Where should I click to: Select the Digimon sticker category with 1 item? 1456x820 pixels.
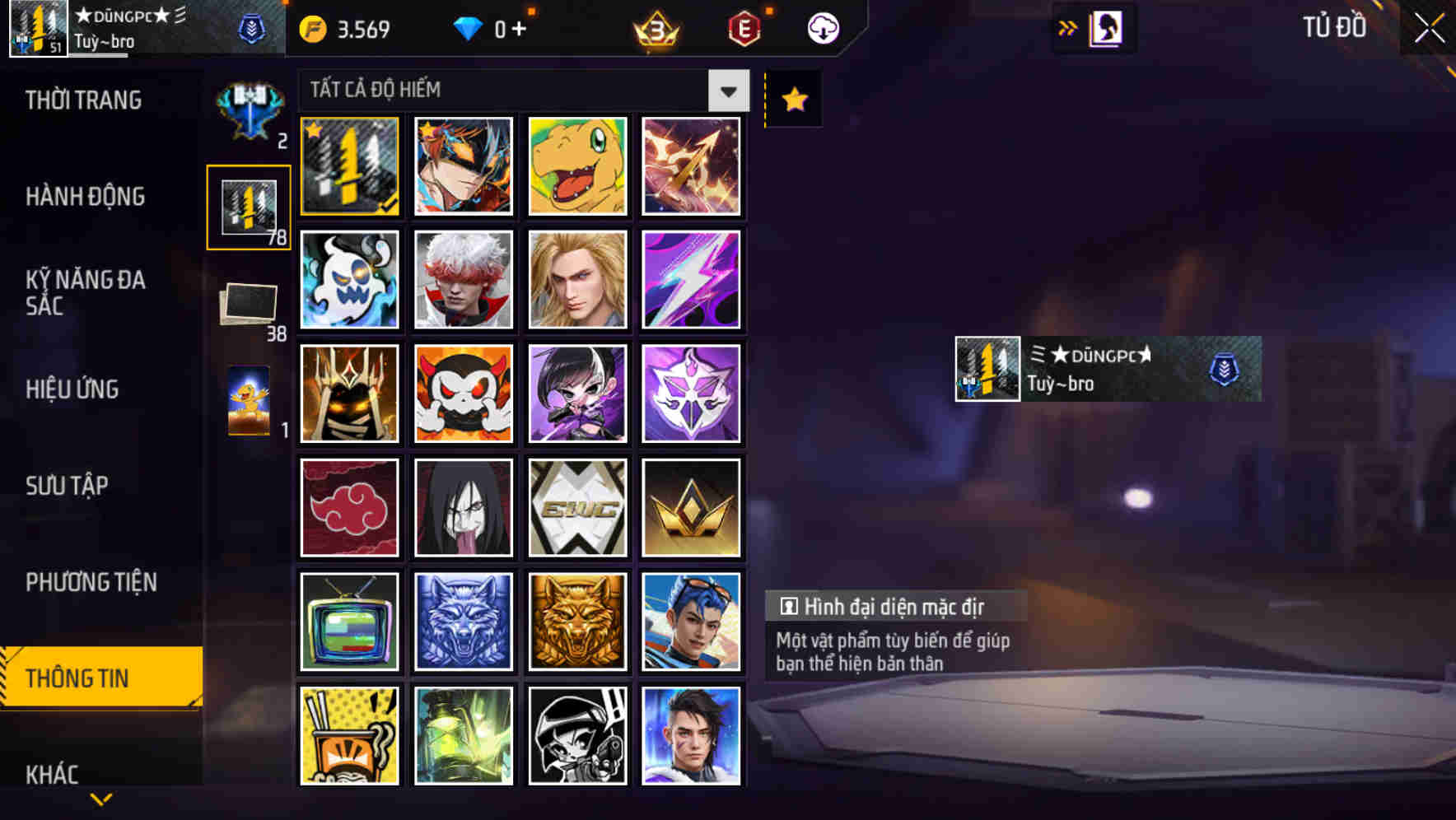click(x=249, y=401)
